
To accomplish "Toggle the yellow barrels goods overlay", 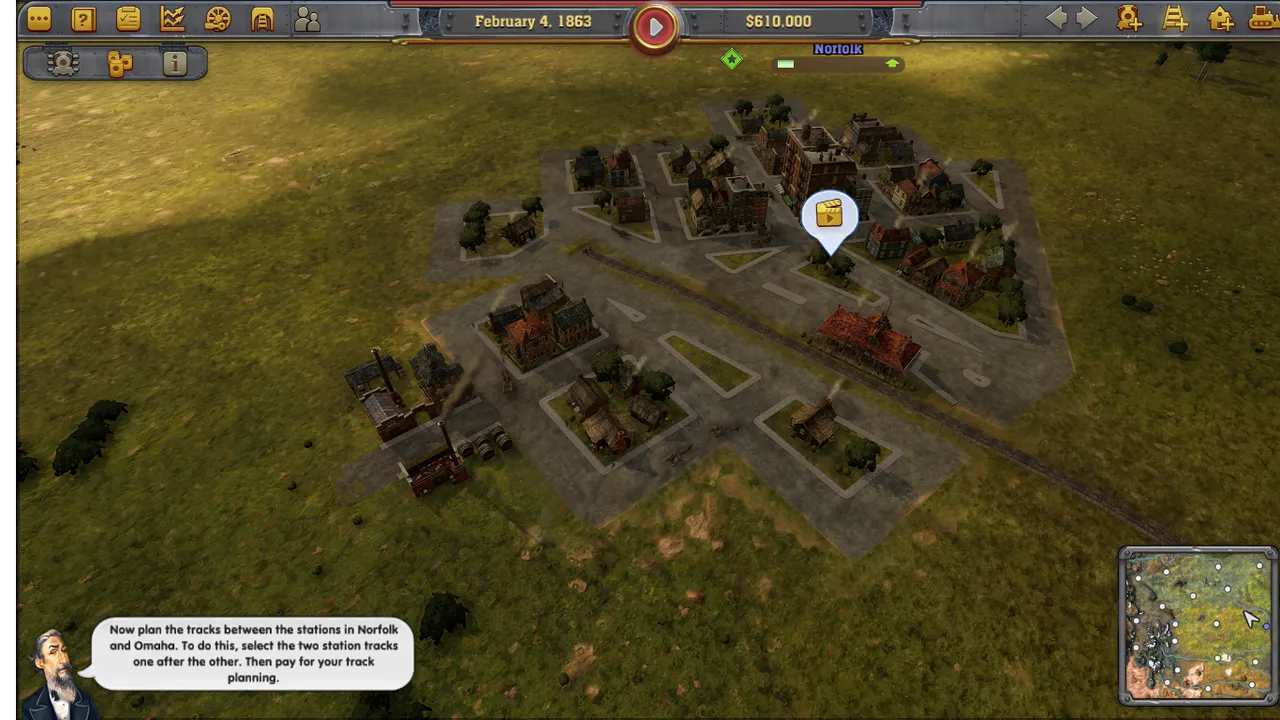I will pyautogui.click(x=120, y=64).
